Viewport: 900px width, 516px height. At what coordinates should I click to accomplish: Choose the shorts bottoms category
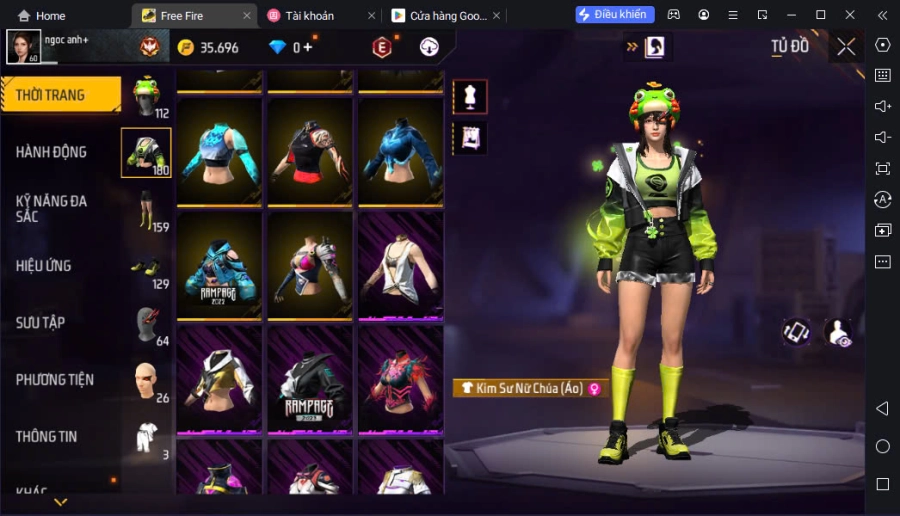146,210
